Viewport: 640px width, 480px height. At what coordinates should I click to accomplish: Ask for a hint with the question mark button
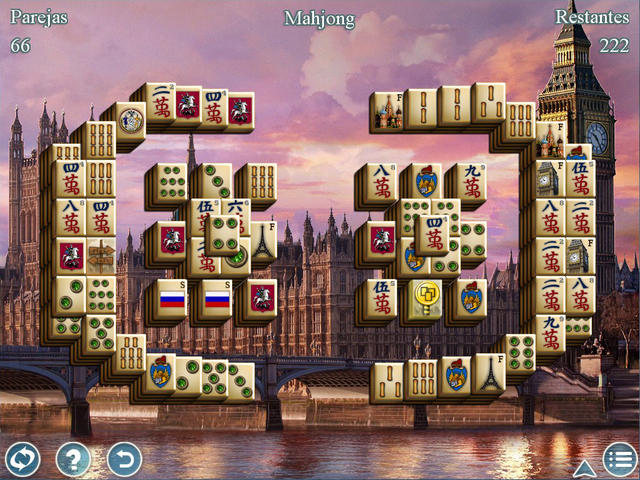coord(73,459)
